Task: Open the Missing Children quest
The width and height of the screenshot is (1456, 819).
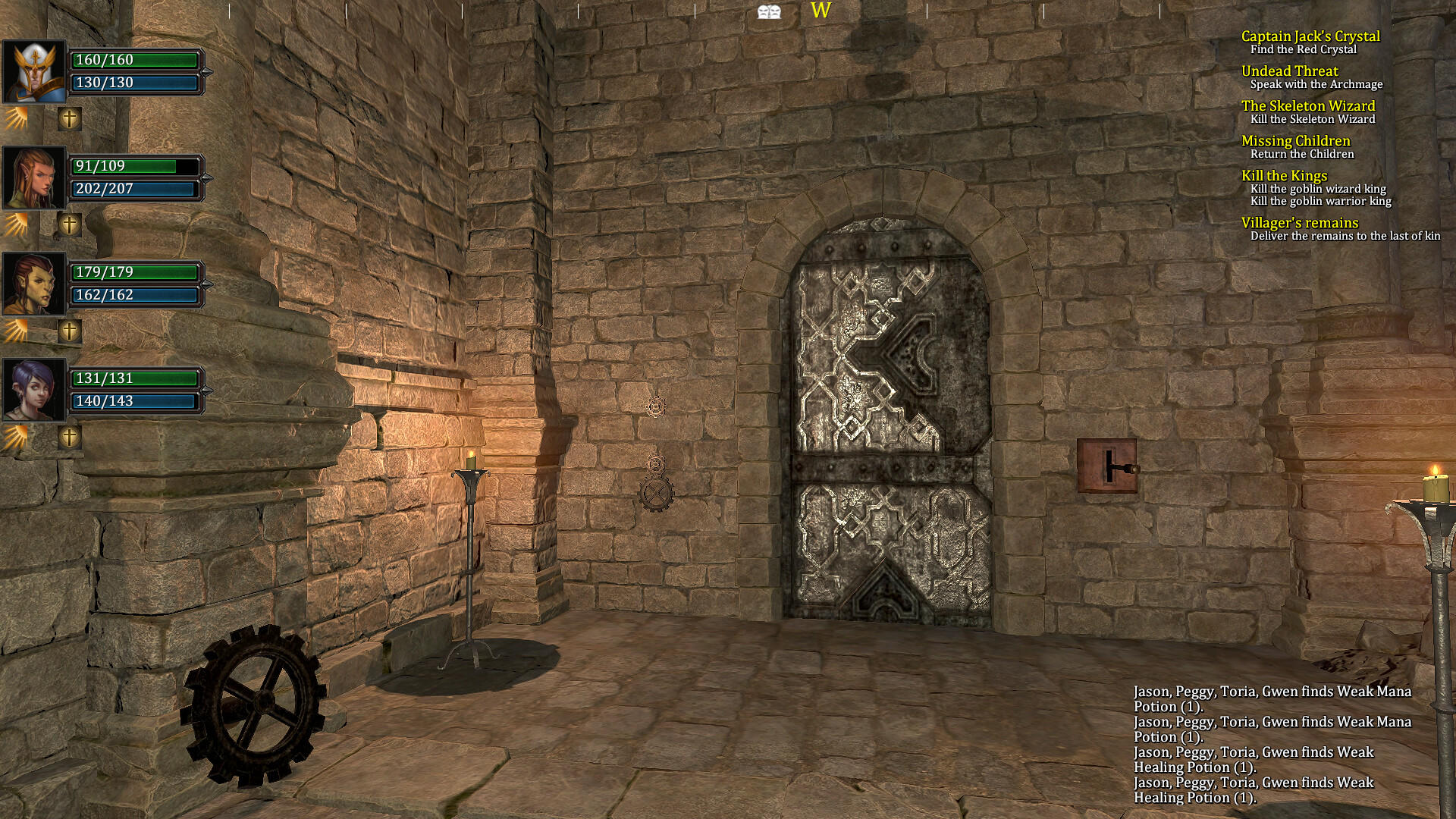Action: coord(1296,141)
